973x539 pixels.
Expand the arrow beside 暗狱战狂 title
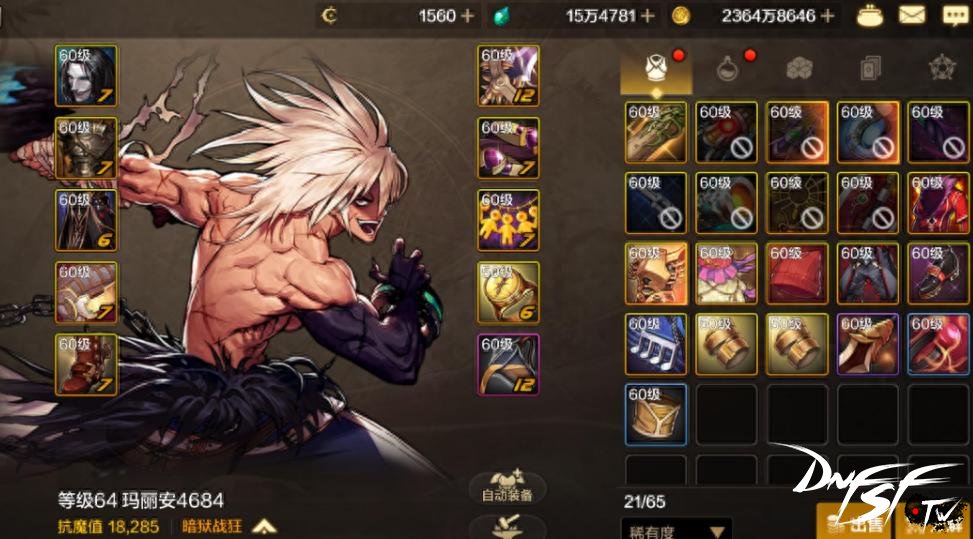coord(263,525)
